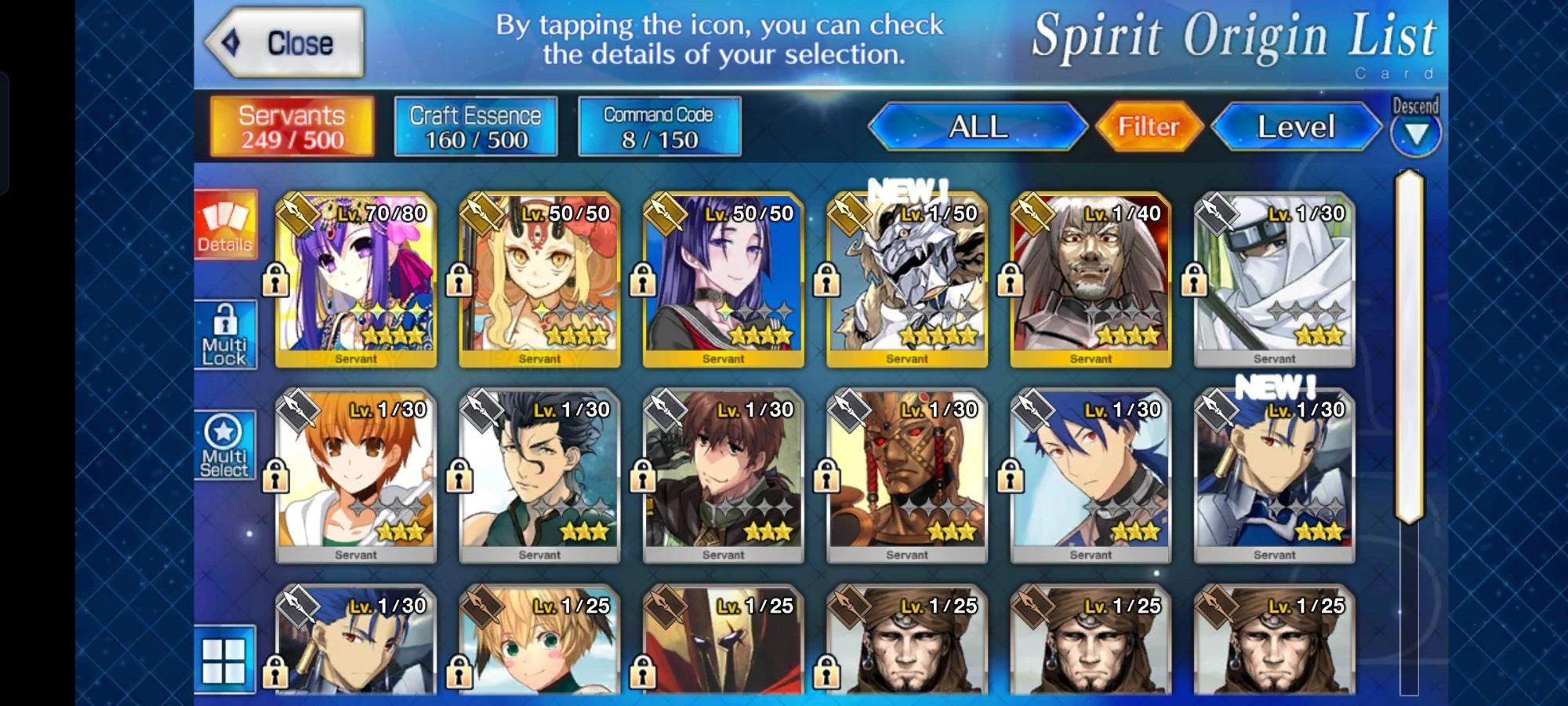1568x706 pixels.
Task: Open the Level sort dropdown
Action: [1295, 126]
